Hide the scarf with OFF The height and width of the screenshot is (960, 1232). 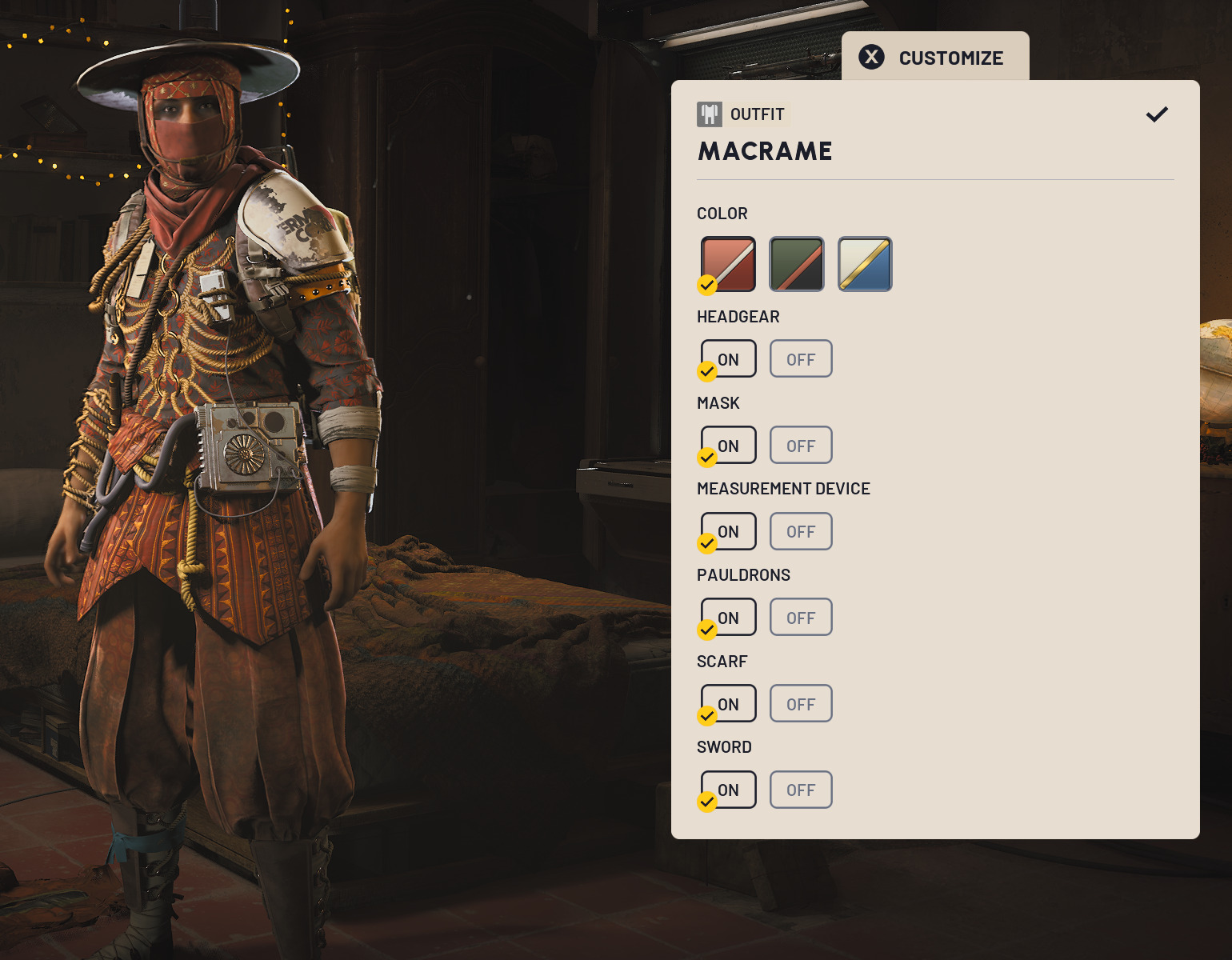801,704
